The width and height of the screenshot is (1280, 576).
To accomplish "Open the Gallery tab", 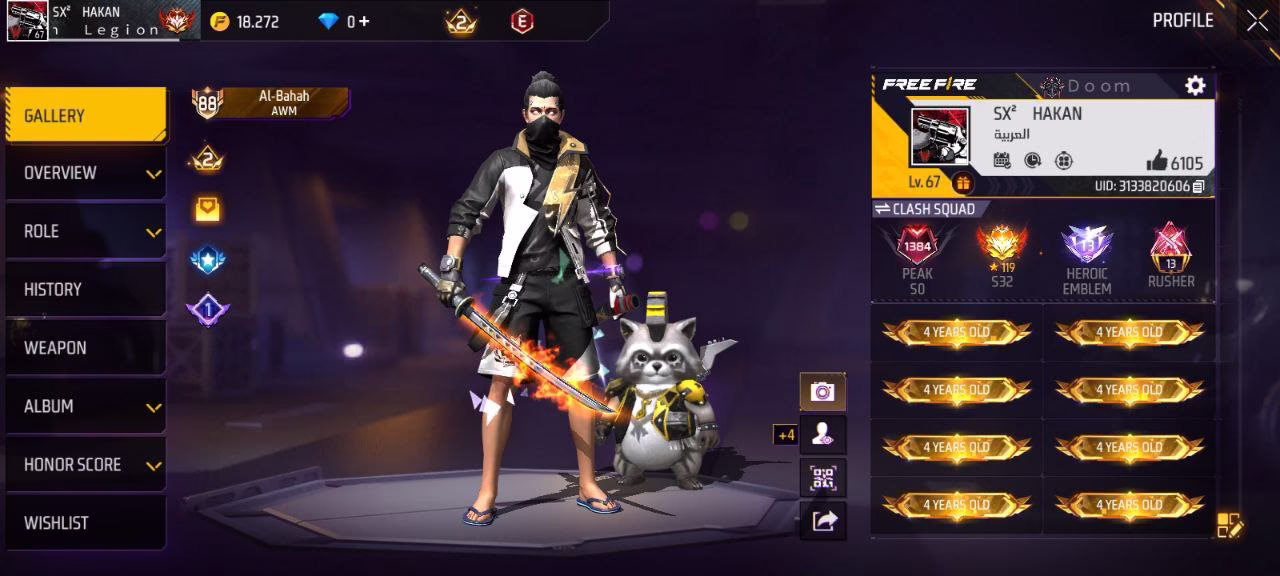I will point(86,116).
